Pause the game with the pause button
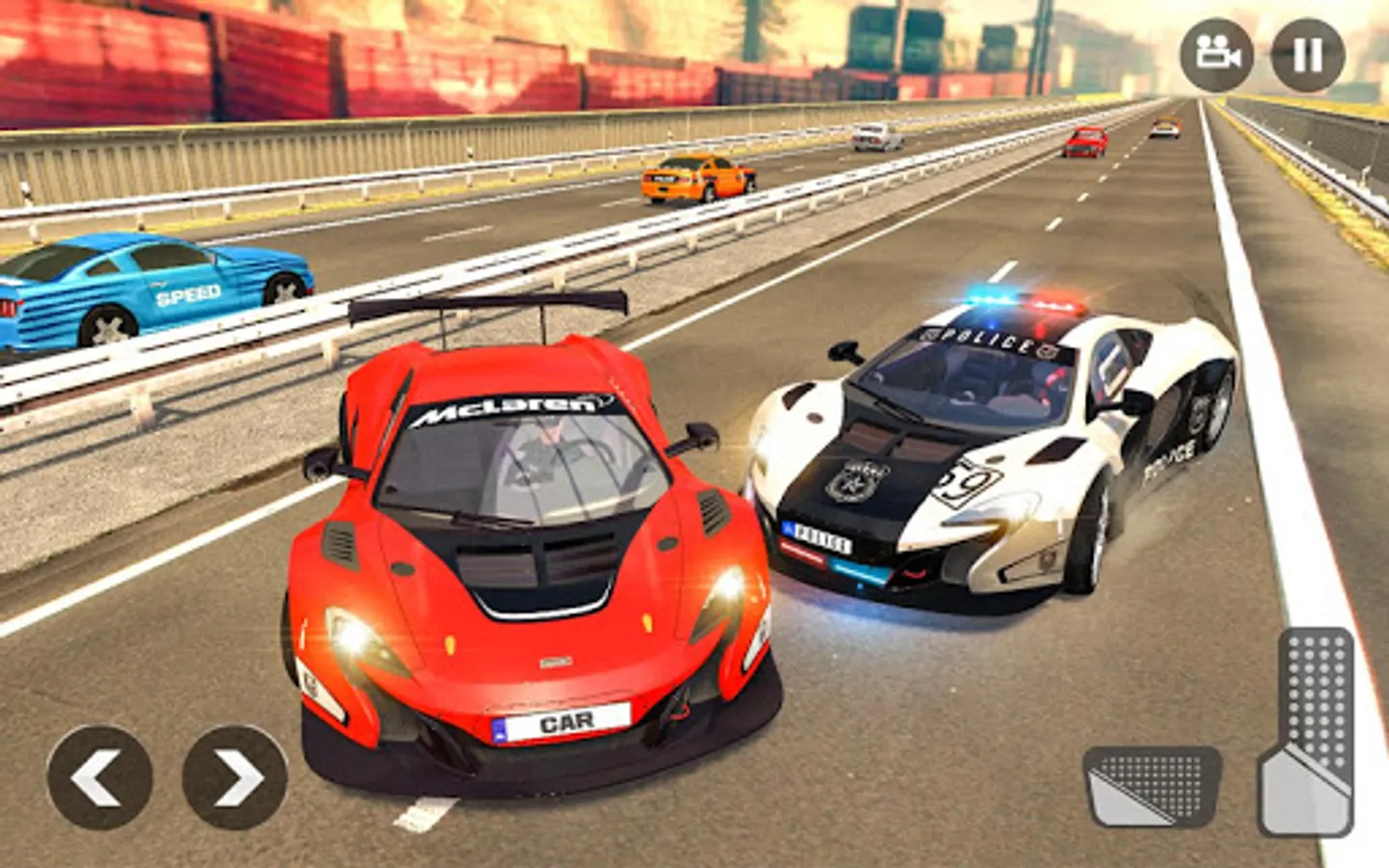Image resolution: width=1389 pixels, height=868 pixels. point(1307,55)
